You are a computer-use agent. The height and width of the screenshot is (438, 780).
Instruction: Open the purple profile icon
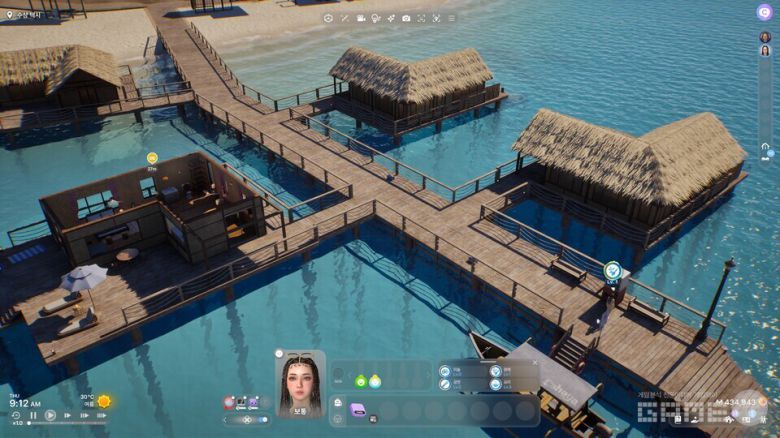click(764, 12)
